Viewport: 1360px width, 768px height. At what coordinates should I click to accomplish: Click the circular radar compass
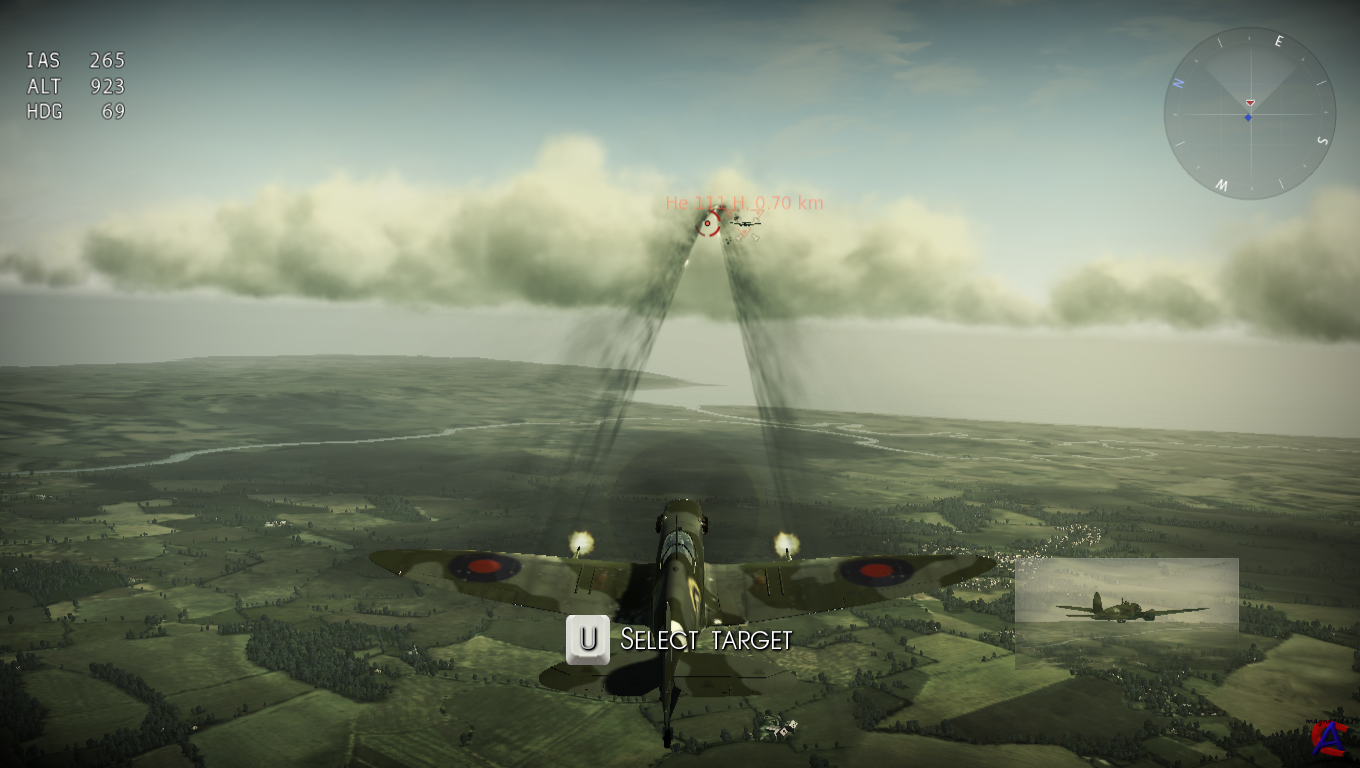point(1249,113)
